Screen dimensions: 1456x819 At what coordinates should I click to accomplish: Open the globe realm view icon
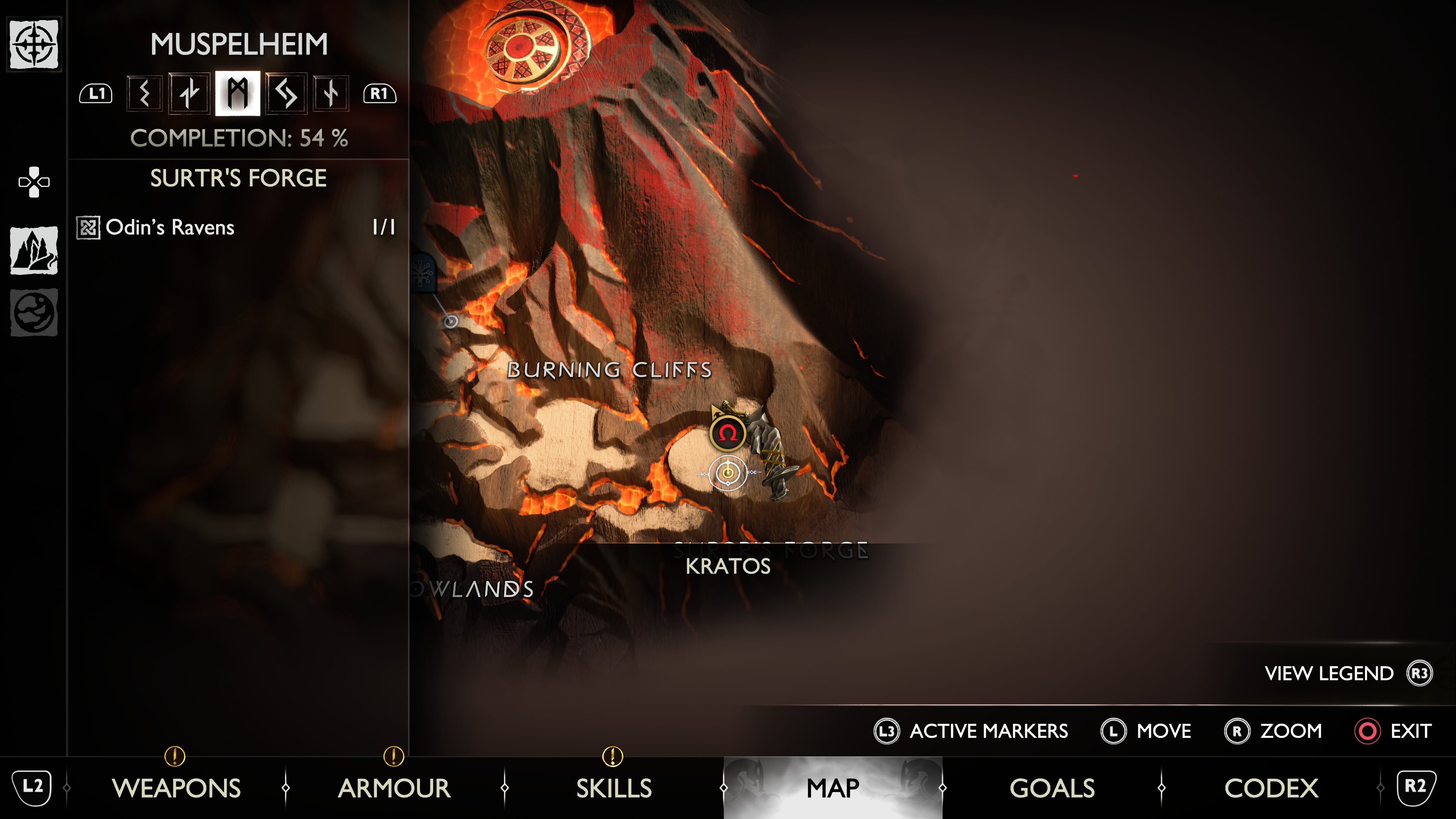pos(34,312)
